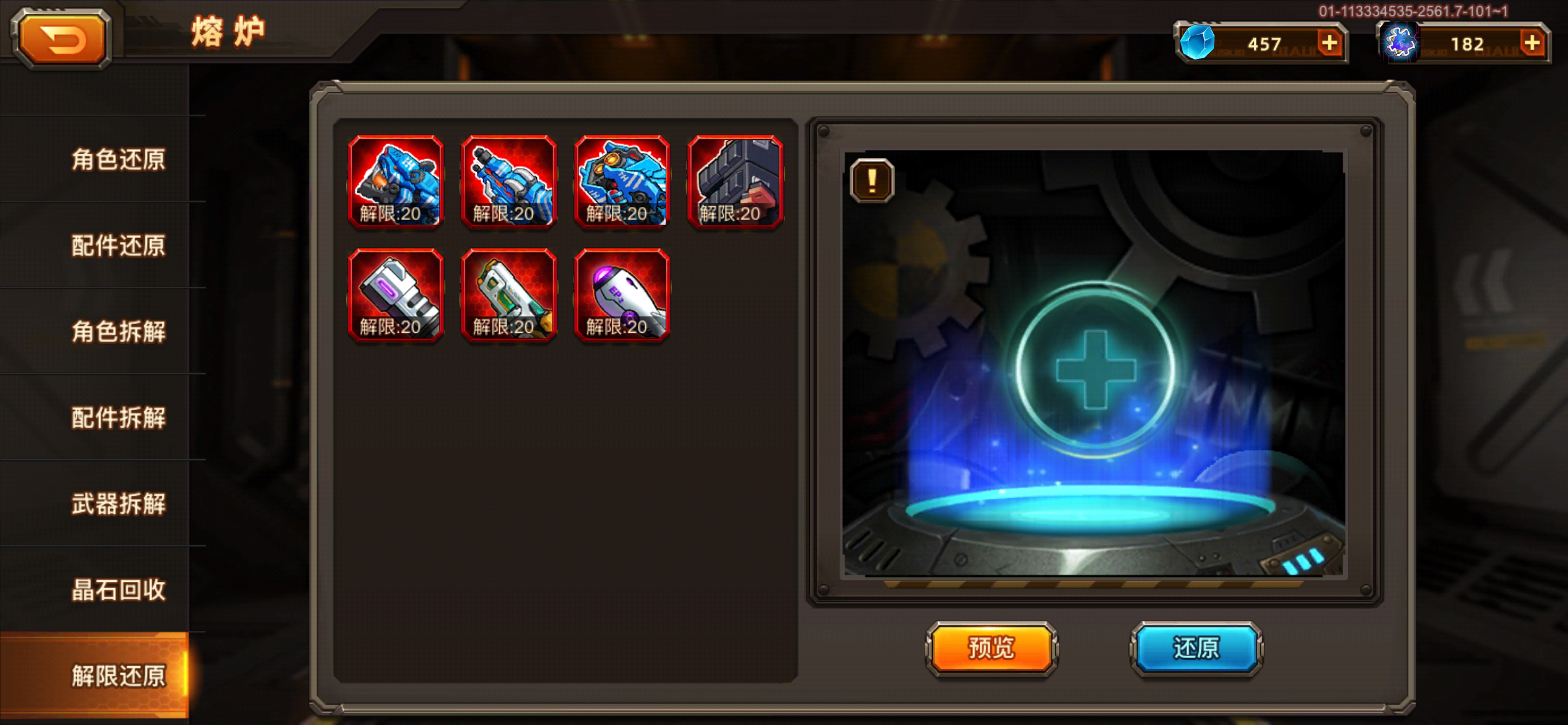The image size is (1568, 725).
Task: Select the blue jet-engine weapon icon
Action: coord(622,183)
